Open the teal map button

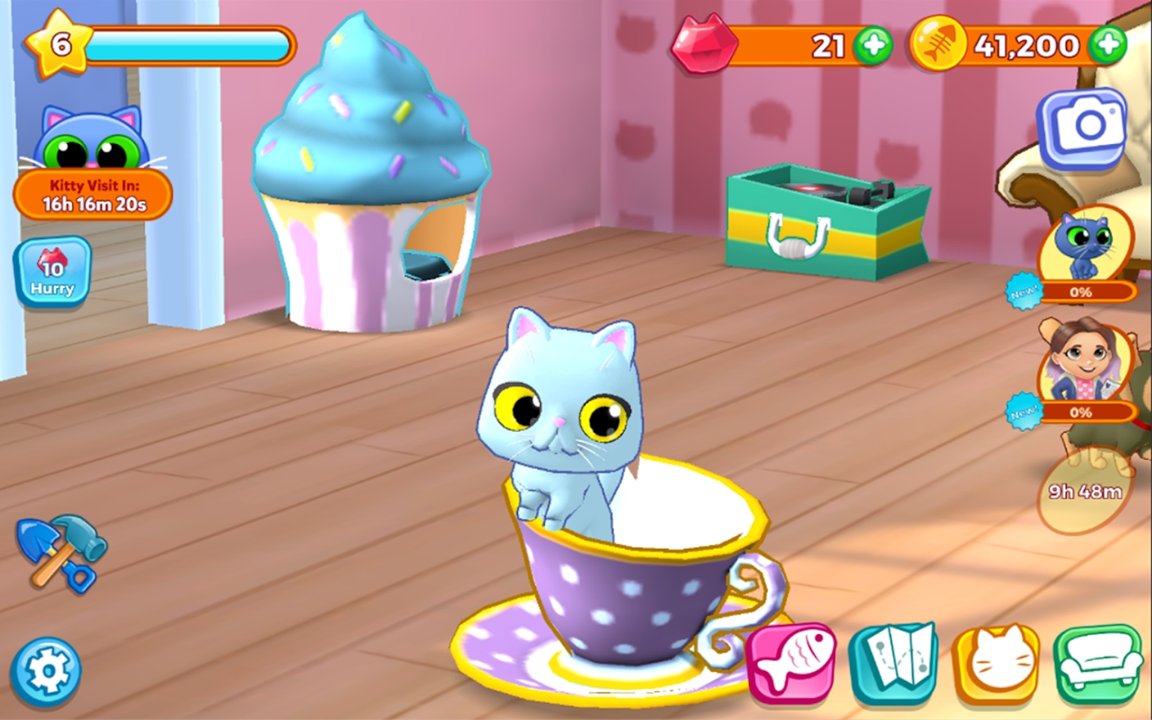tap(893, 661)
